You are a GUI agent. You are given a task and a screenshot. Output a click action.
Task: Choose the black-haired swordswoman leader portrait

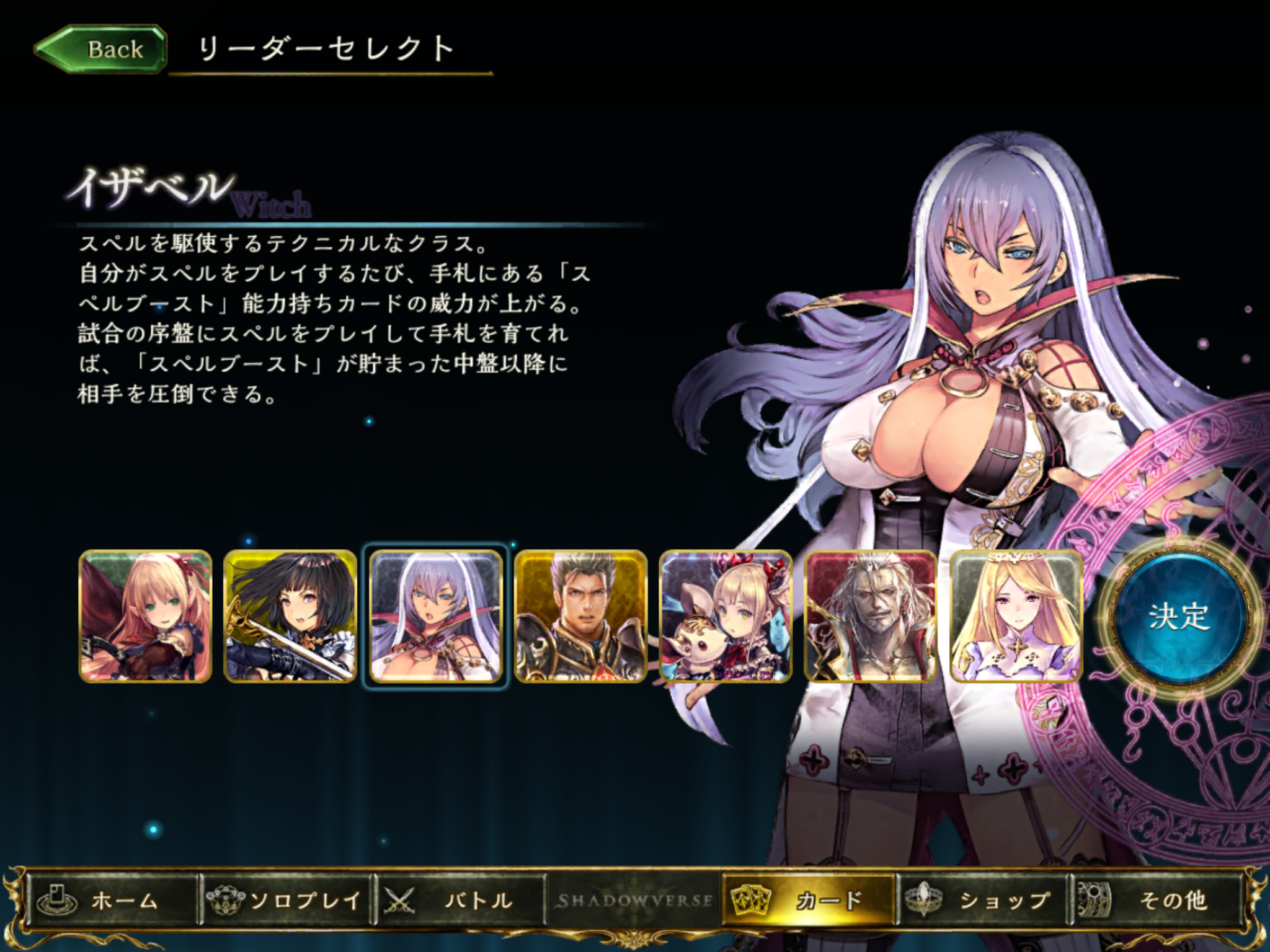click(x=290, y=617)
